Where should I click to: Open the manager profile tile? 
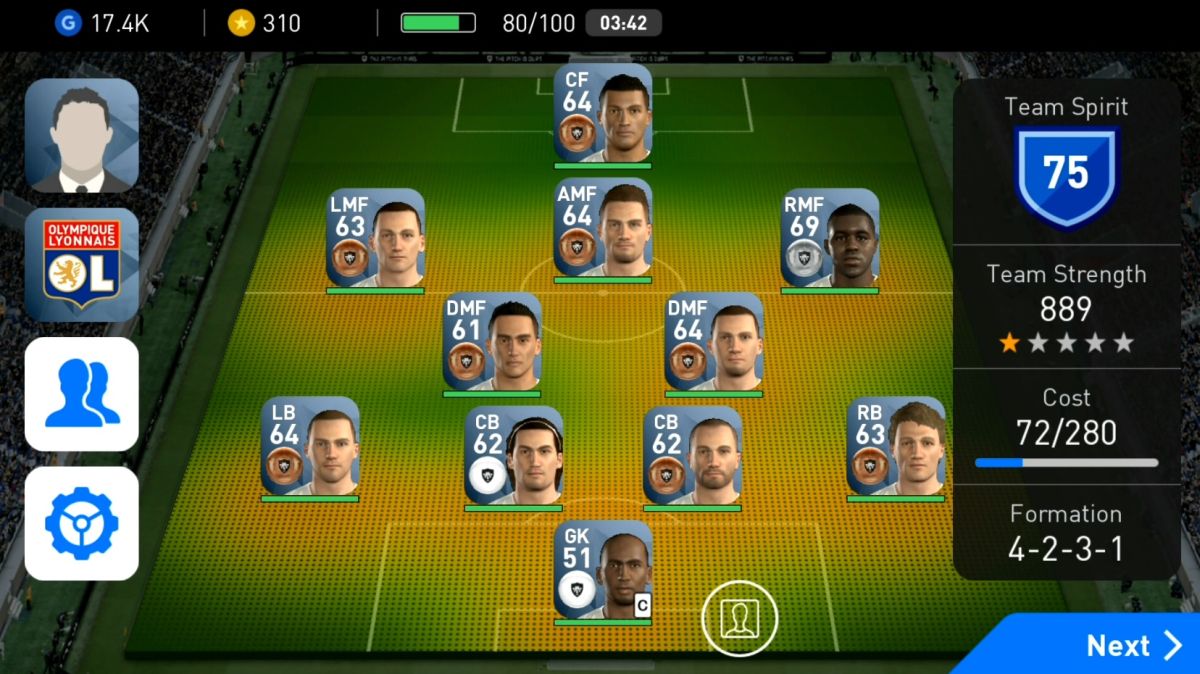pyautogui.click(x=82, y=135)
